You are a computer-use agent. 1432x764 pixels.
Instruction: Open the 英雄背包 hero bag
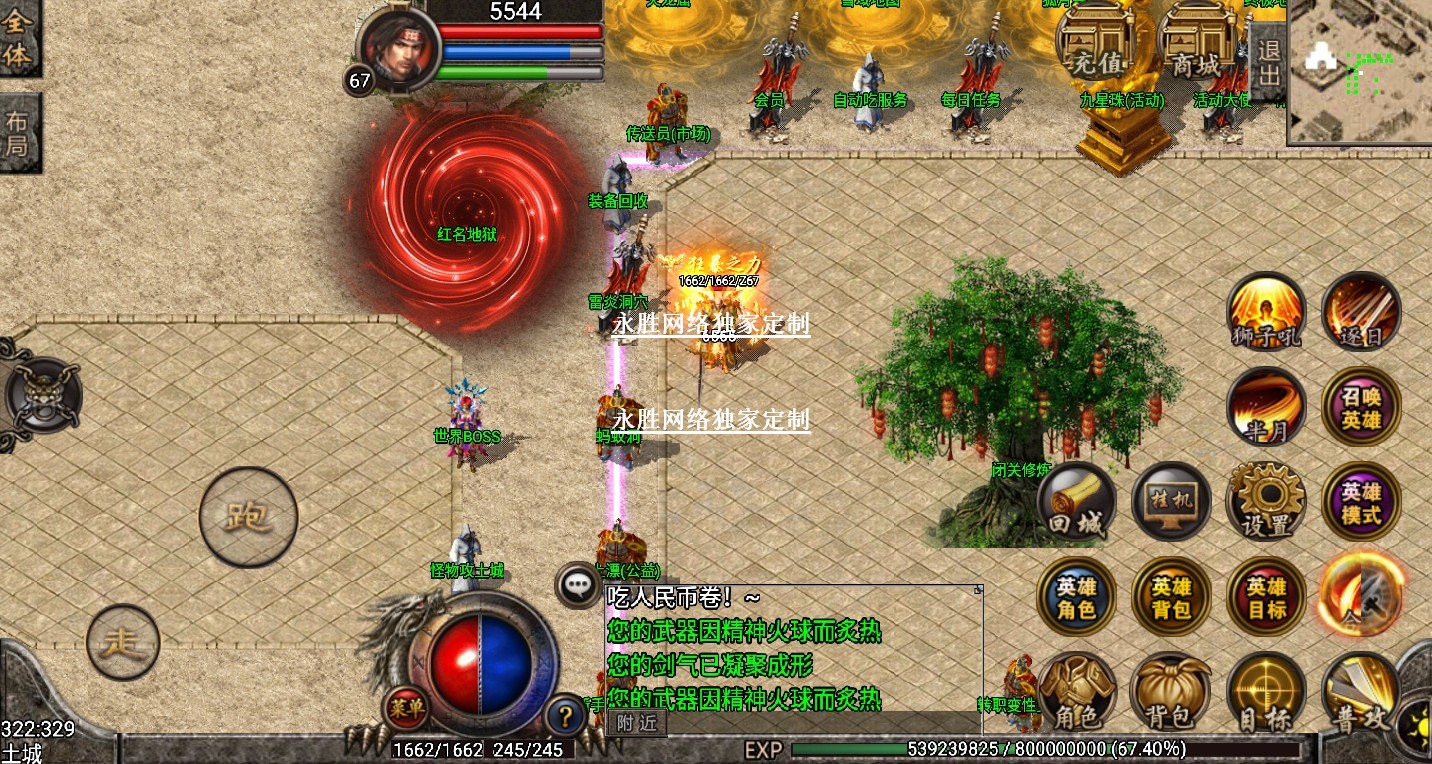[1171, 596]
